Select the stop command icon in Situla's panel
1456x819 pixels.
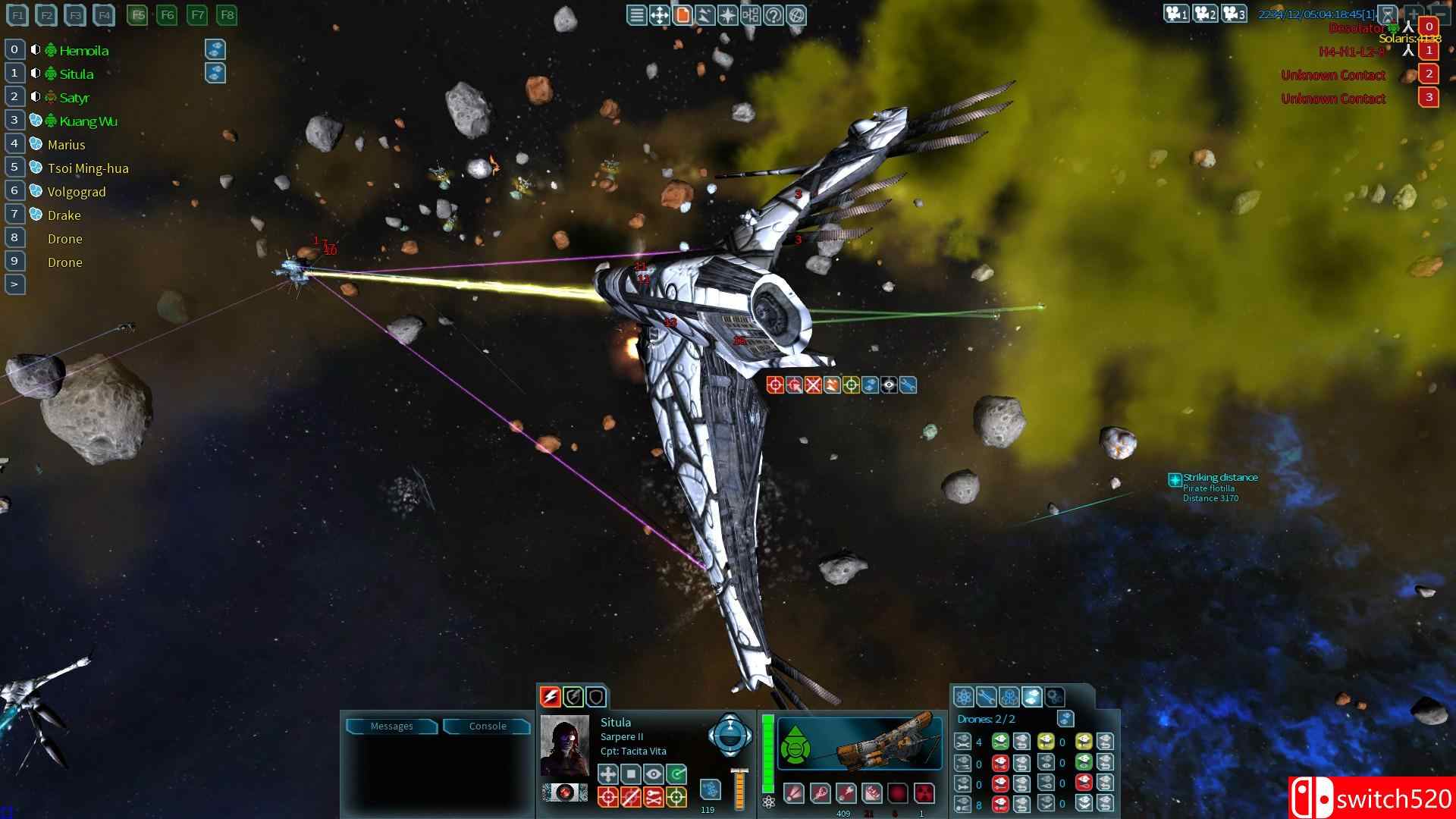pyautogui.click(x=632, y=775)
